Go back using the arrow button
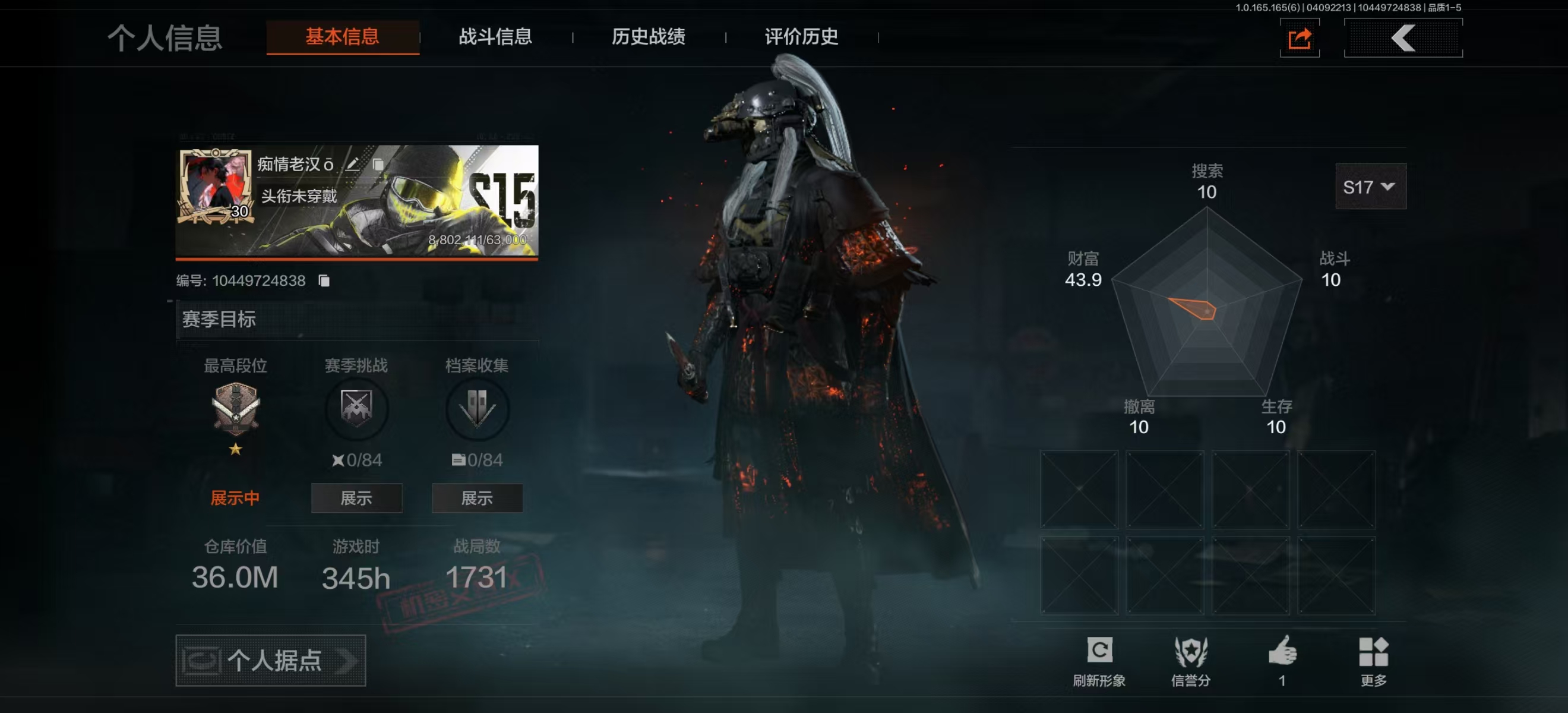This screenshot has width=1568, height=713. (x=1402, y=39)
